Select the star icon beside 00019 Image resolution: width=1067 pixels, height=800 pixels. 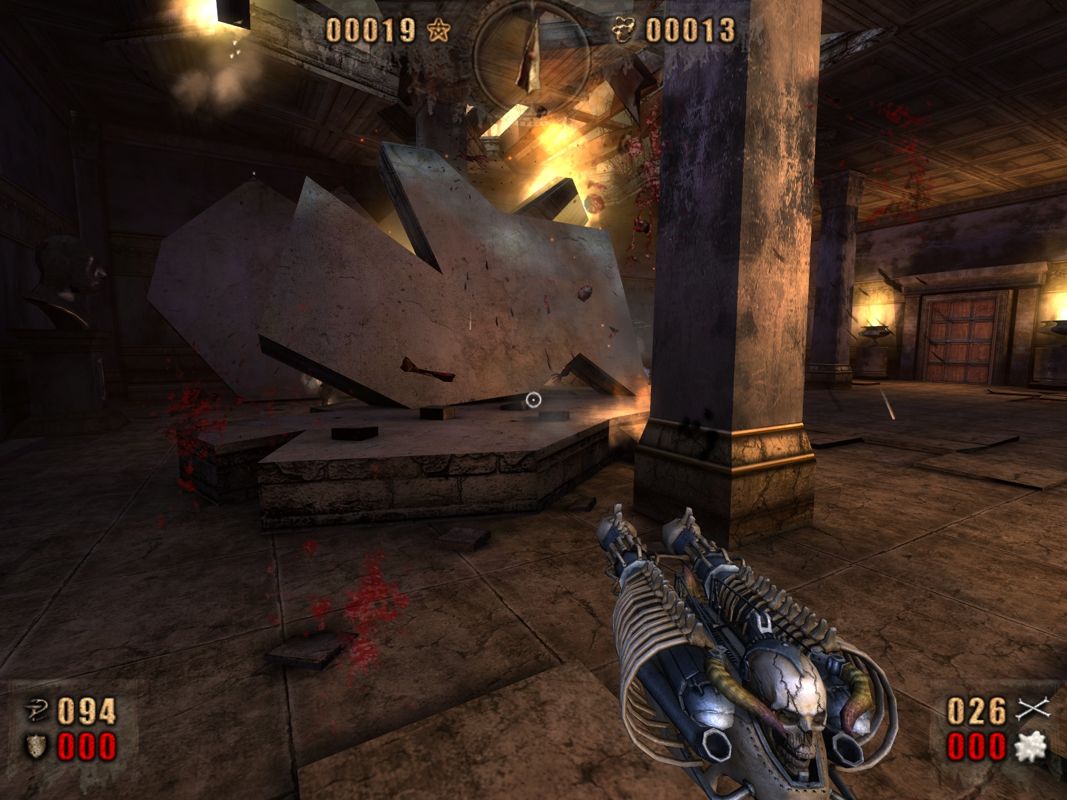(x=438, y=30)
